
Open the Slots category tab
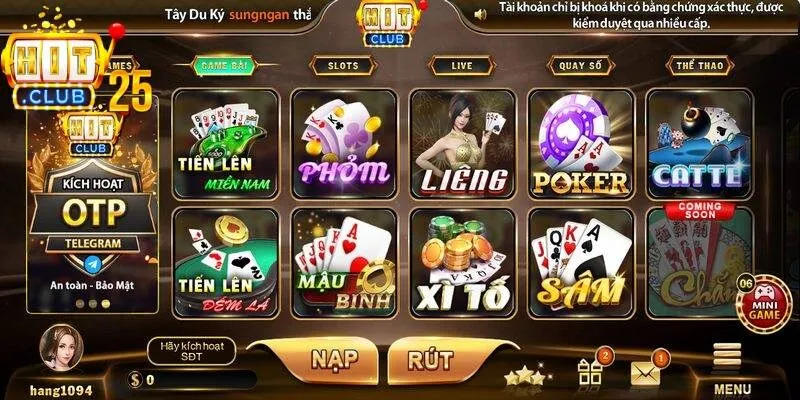tap(343, 65)
